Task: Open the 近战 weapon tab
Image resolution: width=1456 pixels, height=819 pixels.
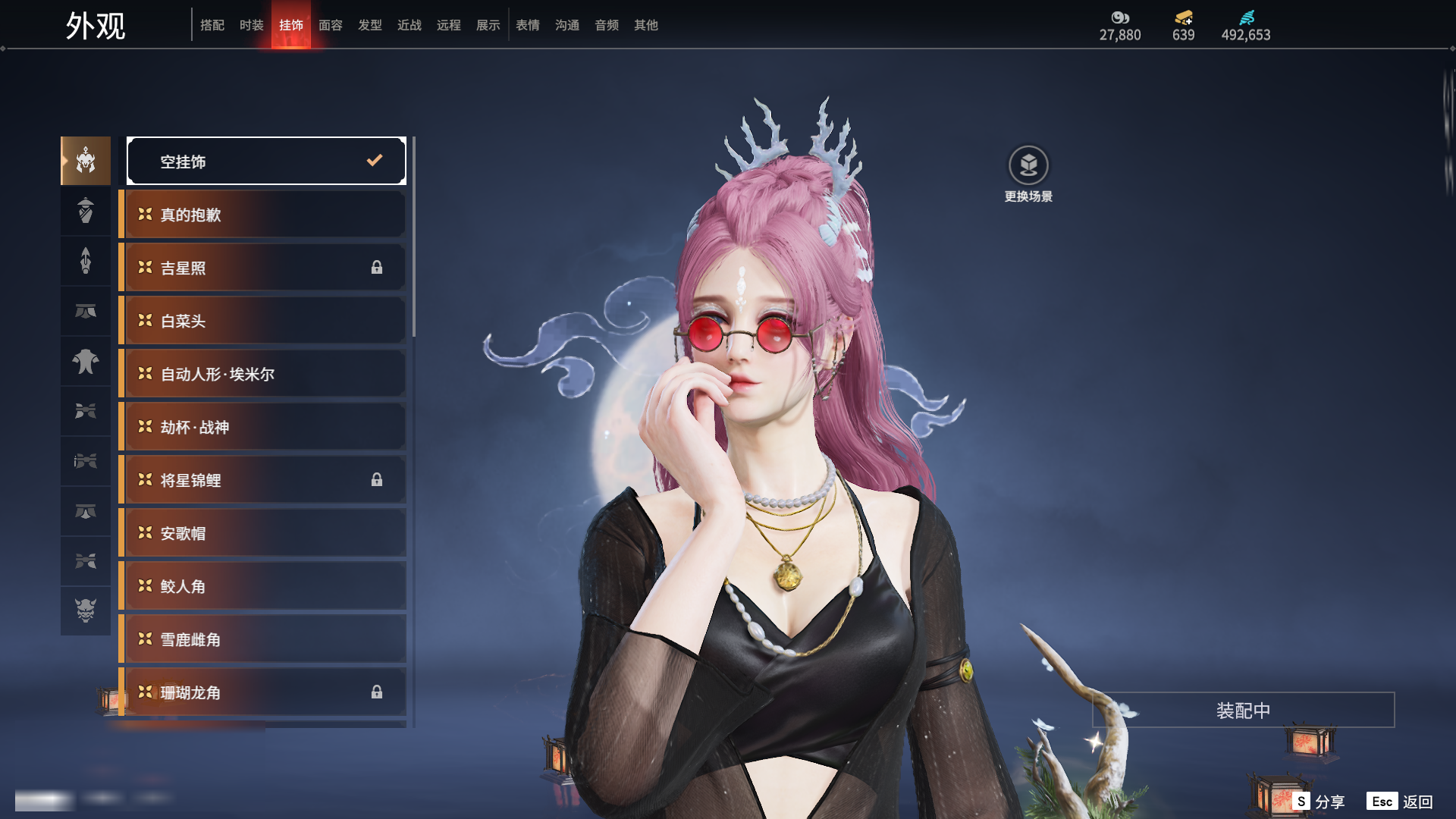Action: tap(409, 25)
